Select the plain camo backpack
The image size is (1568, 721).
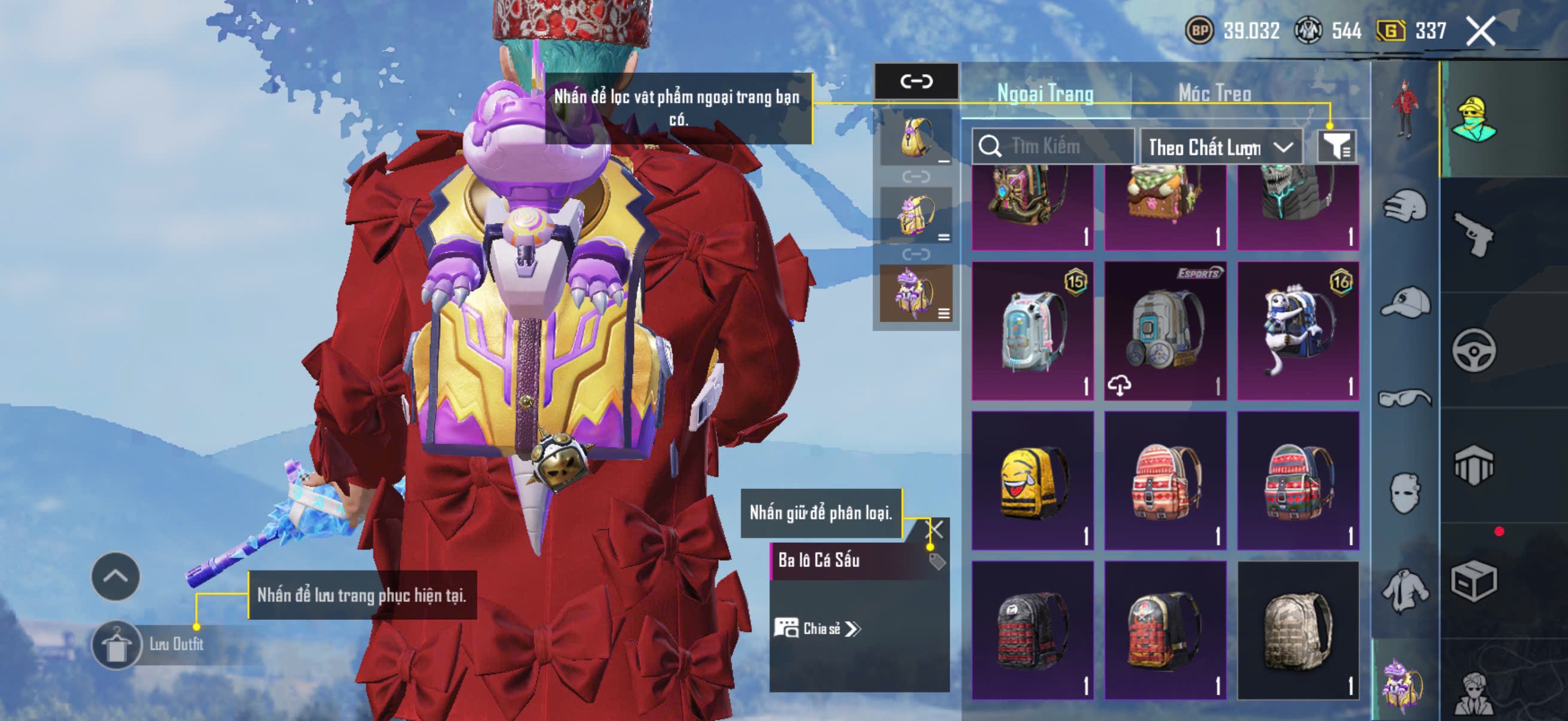(x=1298, y=630)
